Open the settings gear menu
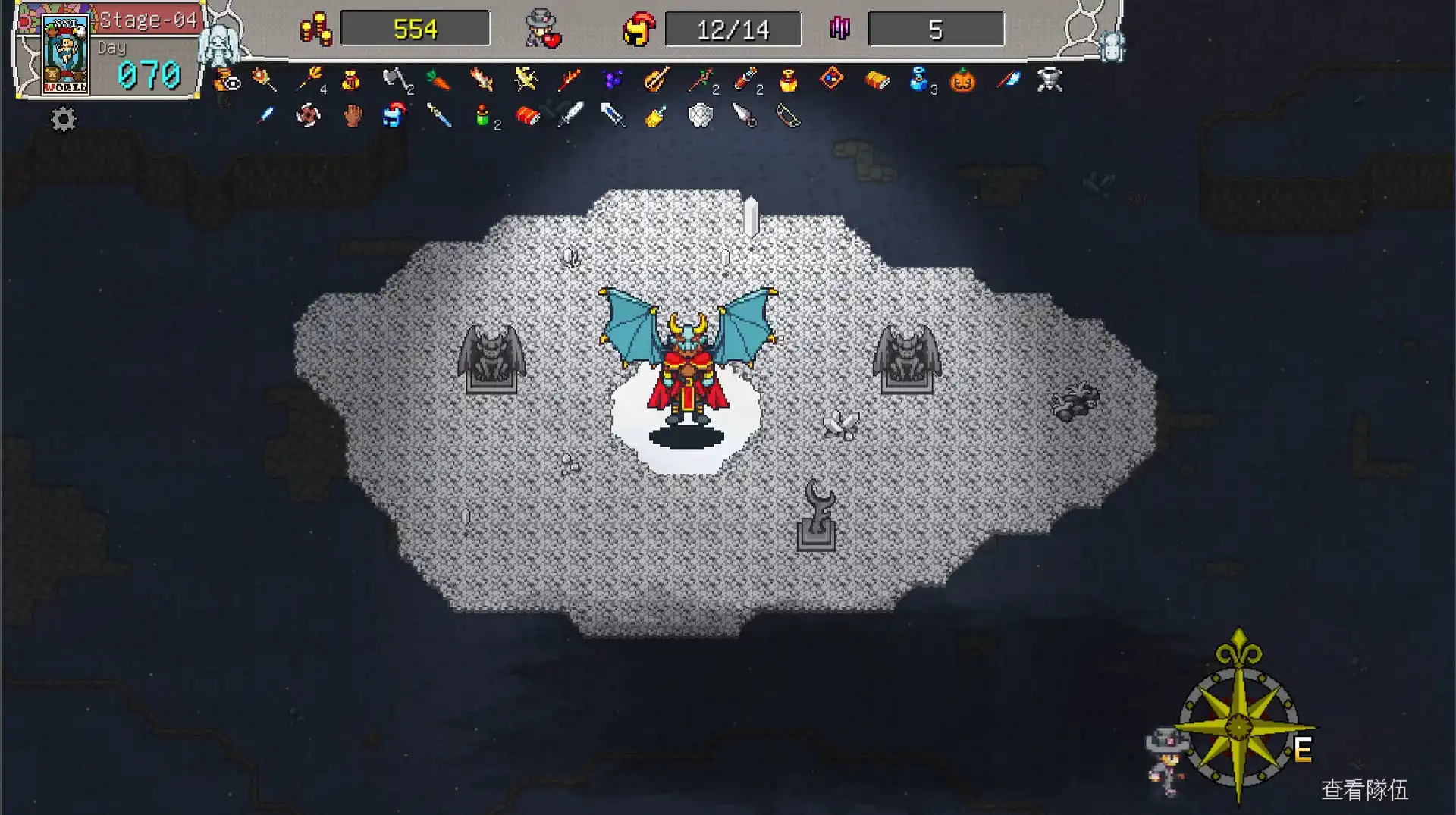The image size is (1456, 815). tap(64, 118)
